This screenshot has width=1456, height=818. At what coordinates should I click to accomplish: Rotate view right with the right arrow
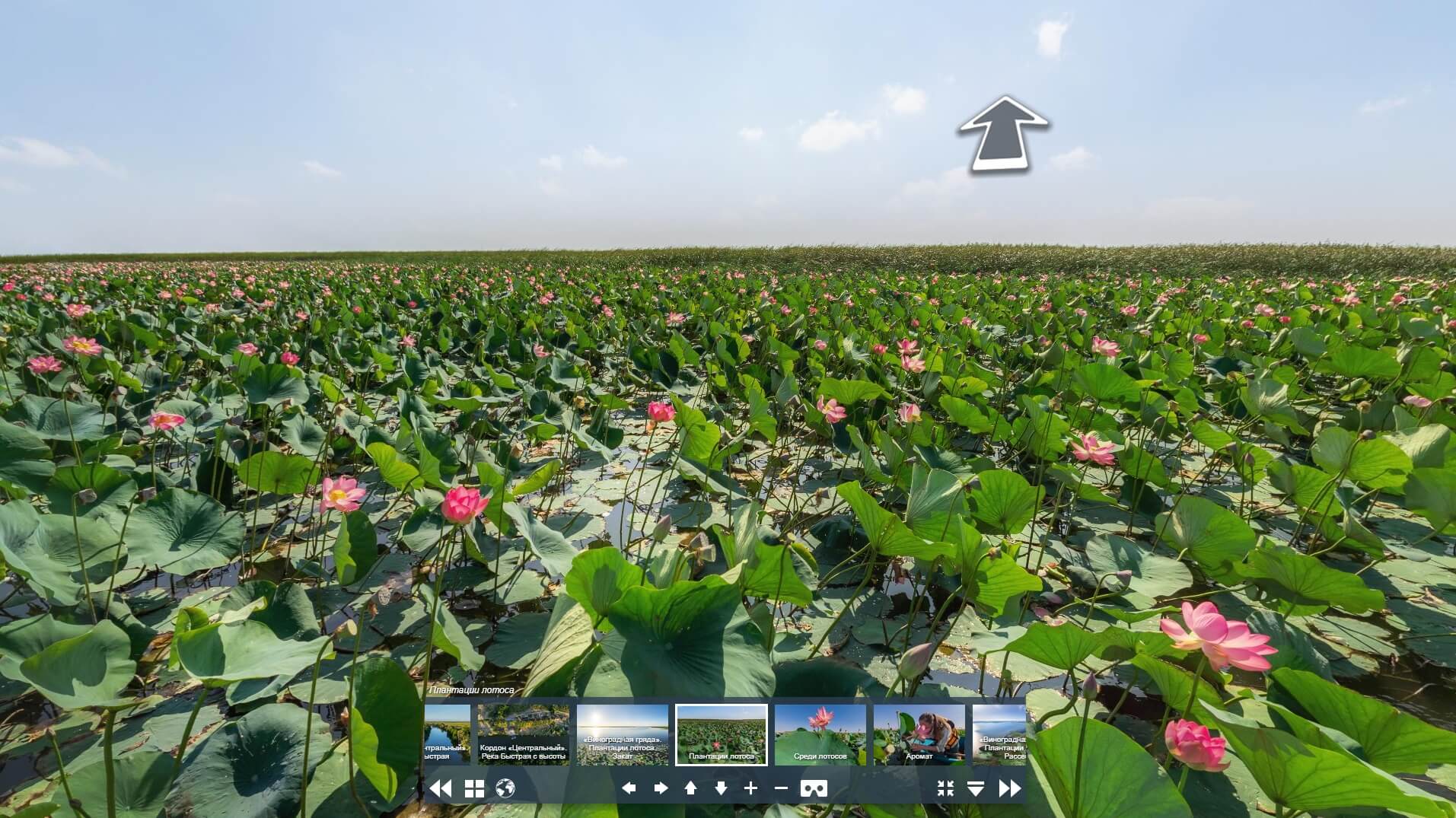pos(660,789)
